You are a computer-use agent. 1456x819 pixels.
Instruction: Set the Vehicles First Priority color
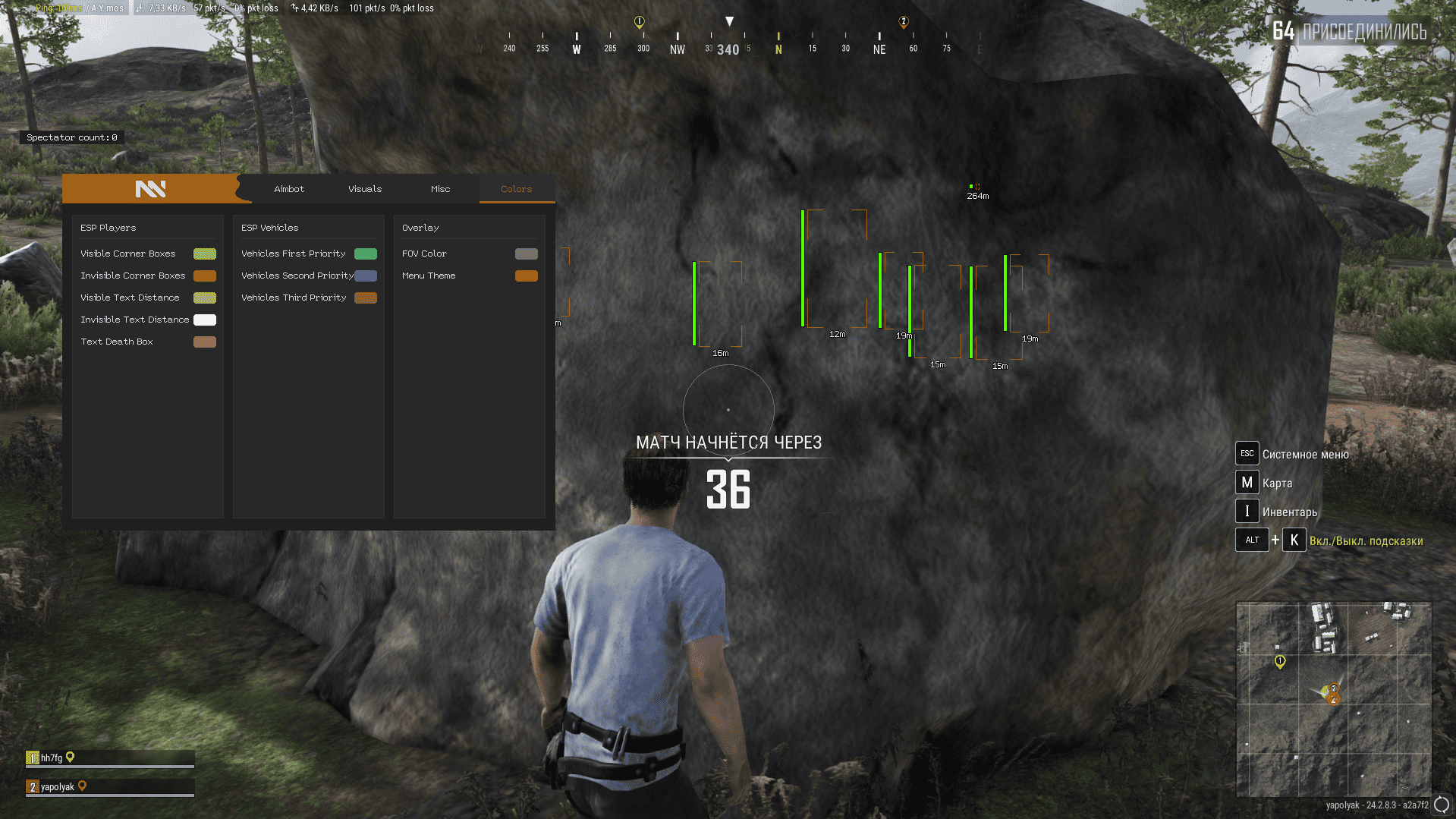(x=366, y=254)
